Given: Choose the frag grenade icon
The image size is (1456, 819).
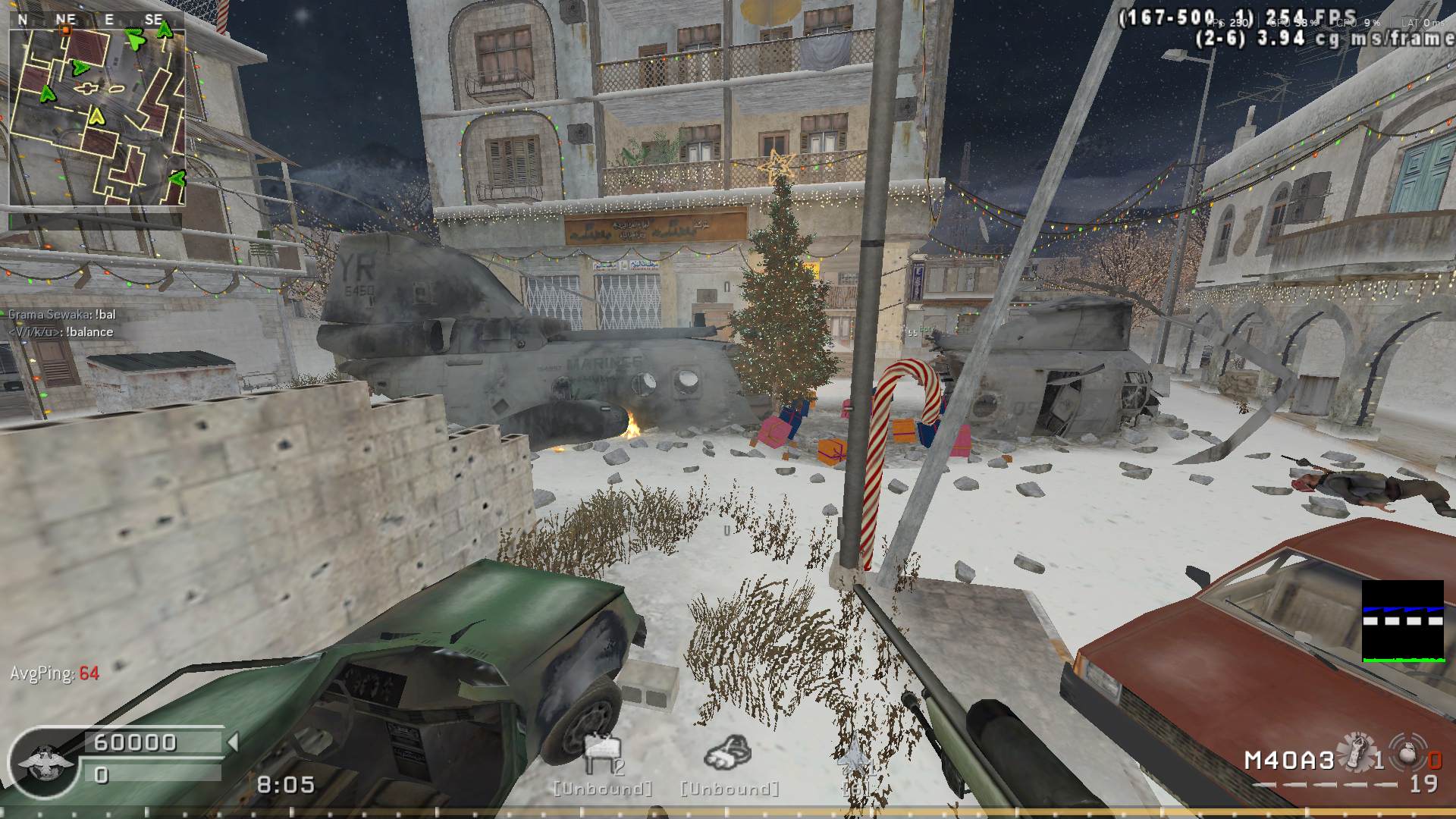Looking at the screenshot, I should (x=1408, y=752).
